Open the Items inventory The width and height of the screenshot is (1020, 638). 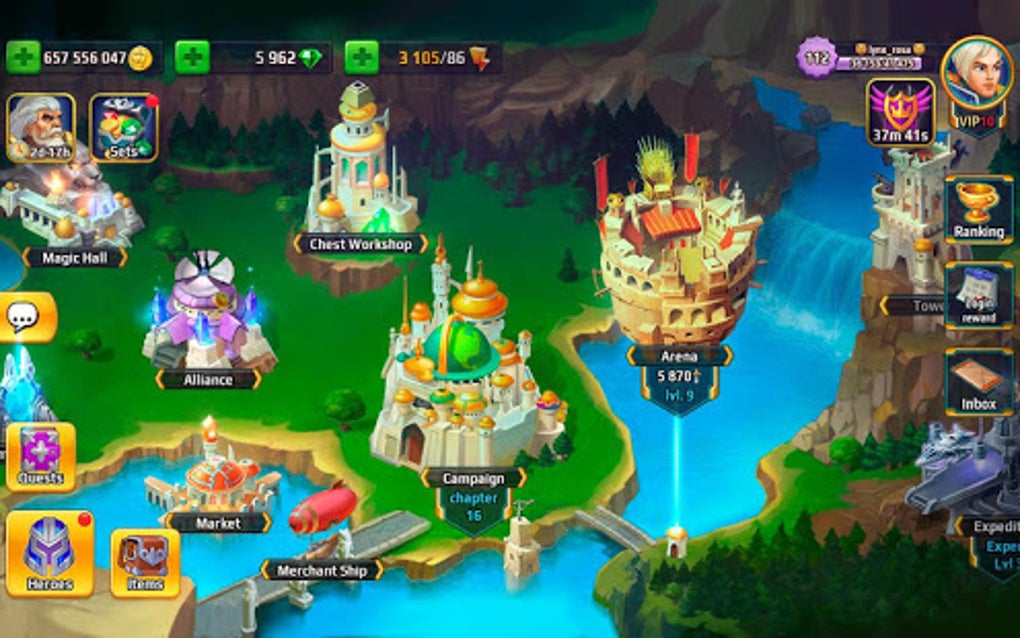pyautogui.click(x=145, y=562)
